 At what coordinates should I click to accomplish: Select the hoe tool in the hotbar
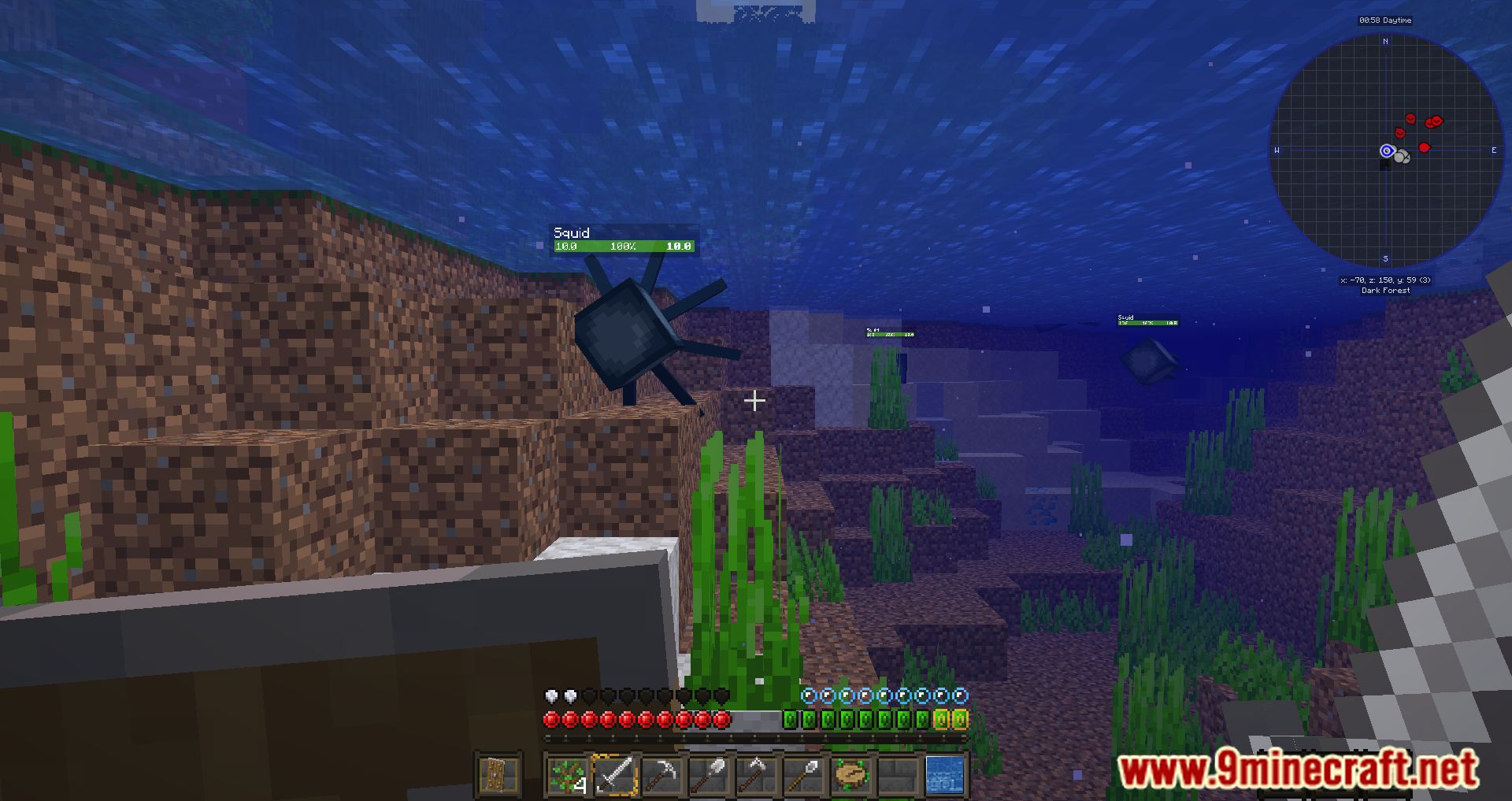click(756, 774)
